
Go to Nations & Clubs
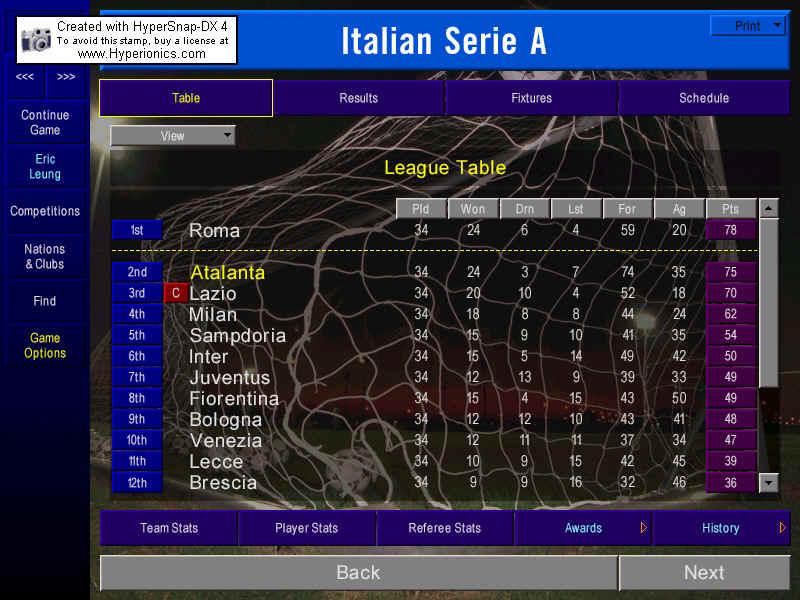45,256
